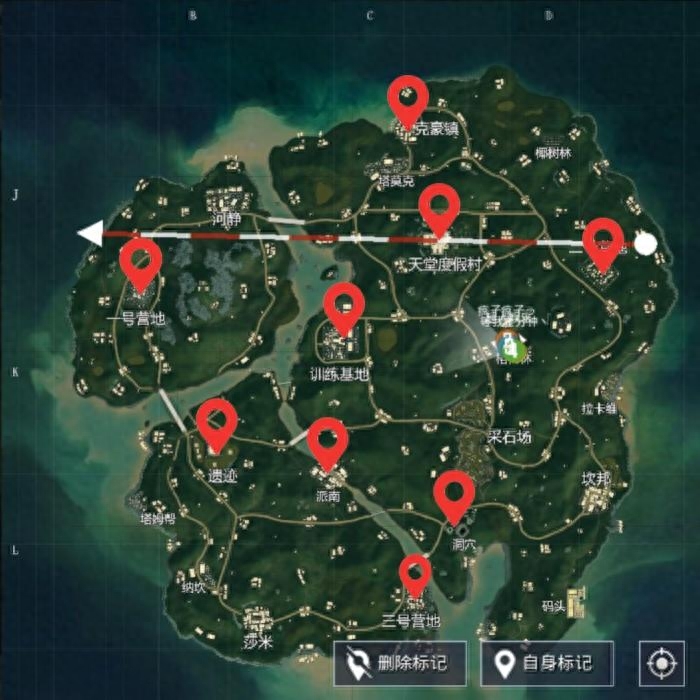This screenshot has width=700, height=700.
Task: Click the red pin above 三号营地
Action: (415, 573)
